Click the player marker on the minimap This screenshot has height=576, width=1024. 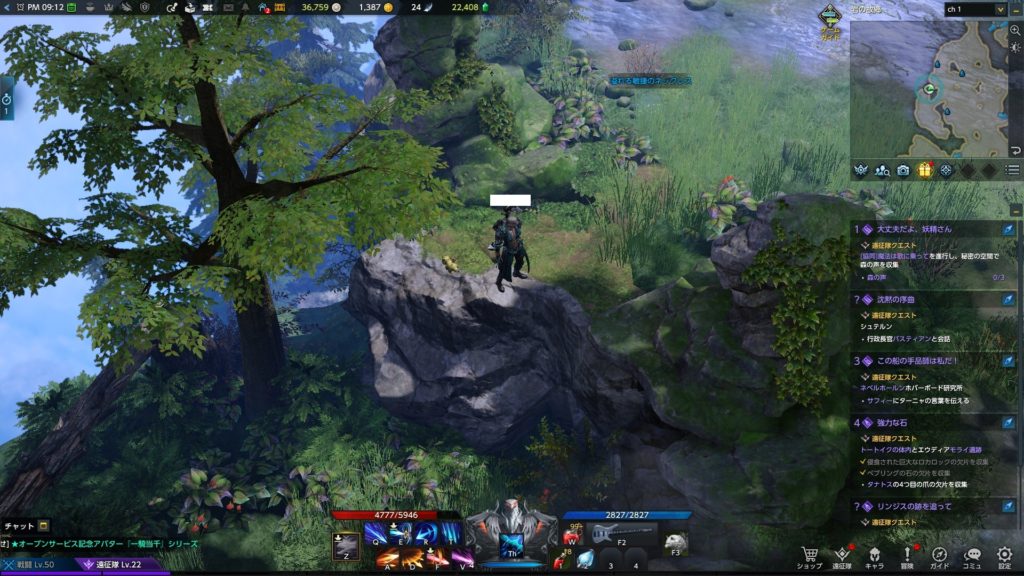pyautogui.click(x=929, y=90)
